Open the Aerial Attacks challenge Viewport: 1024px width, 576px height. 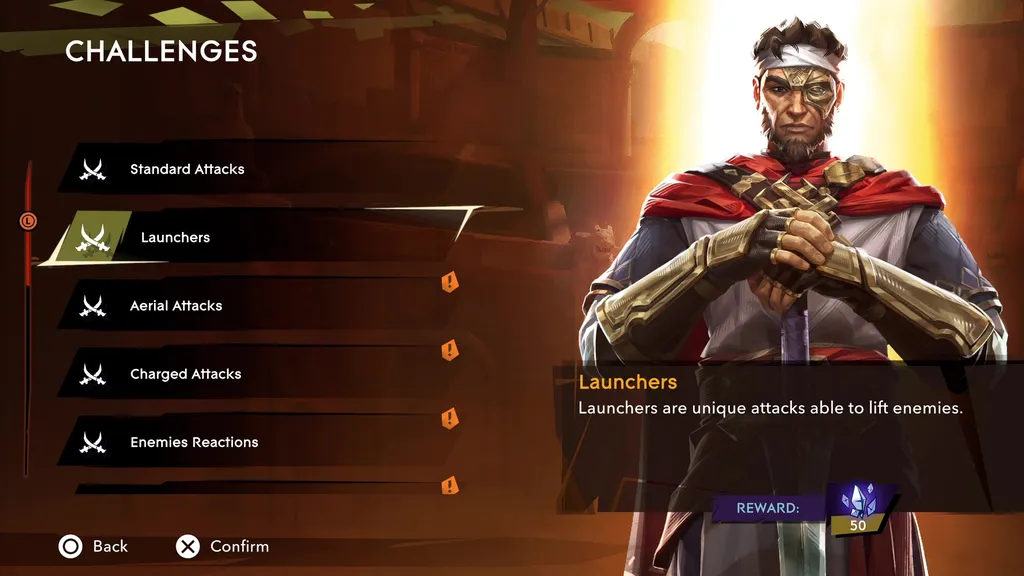176,306
